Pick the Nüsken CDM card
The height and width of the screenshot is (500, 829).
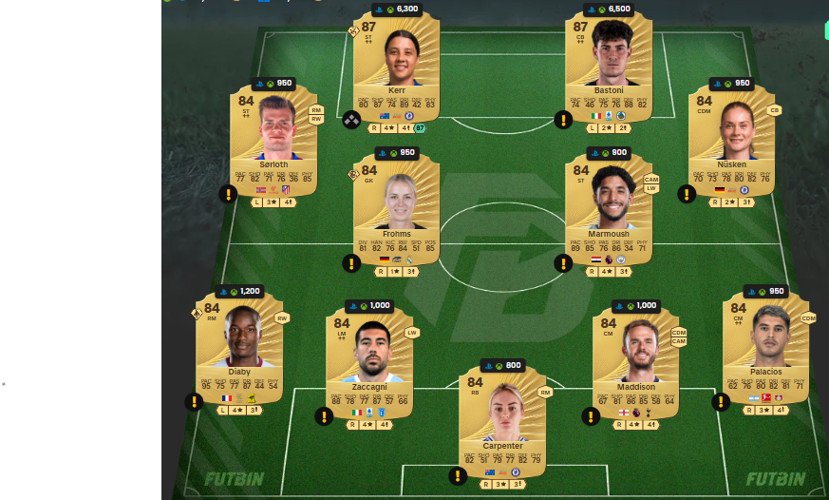(x=732, y=140)
